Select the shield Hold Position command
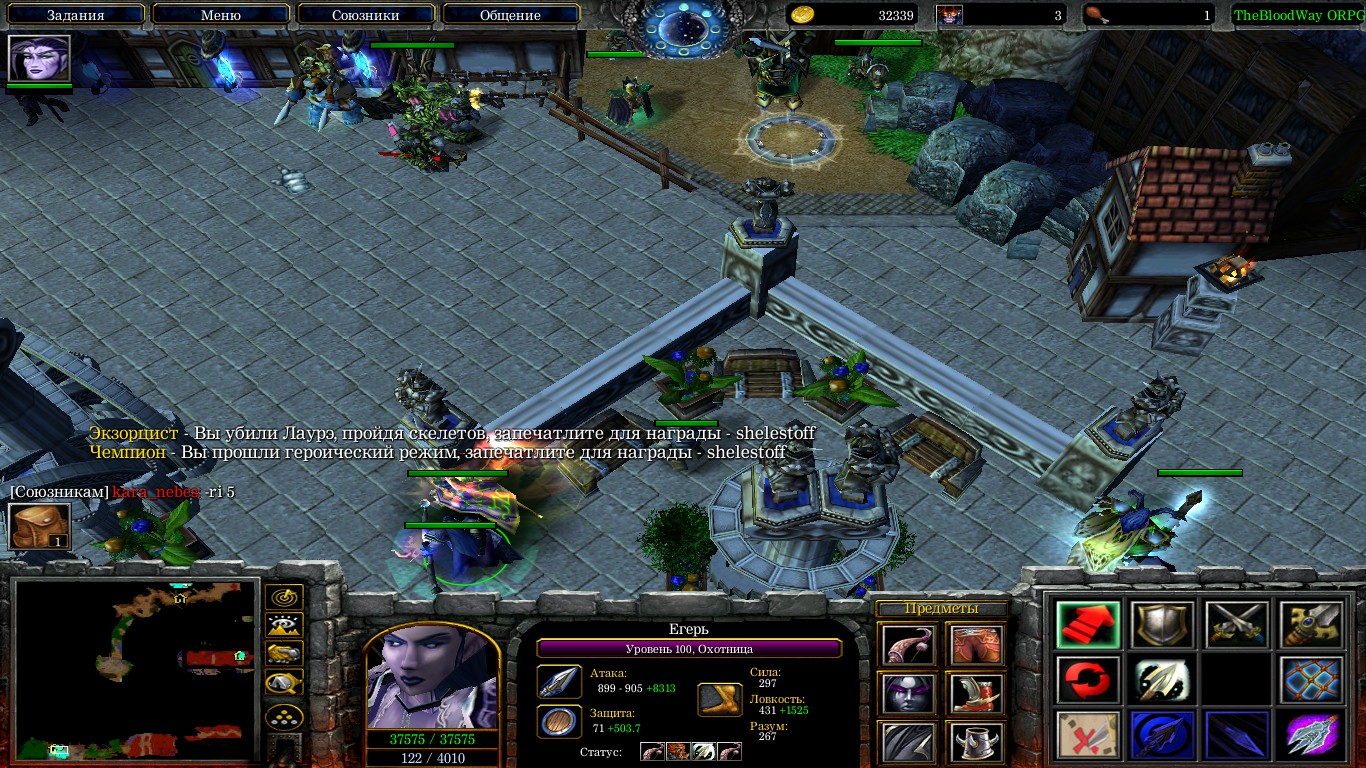Screen dimensions: 1366x768 1161,625
